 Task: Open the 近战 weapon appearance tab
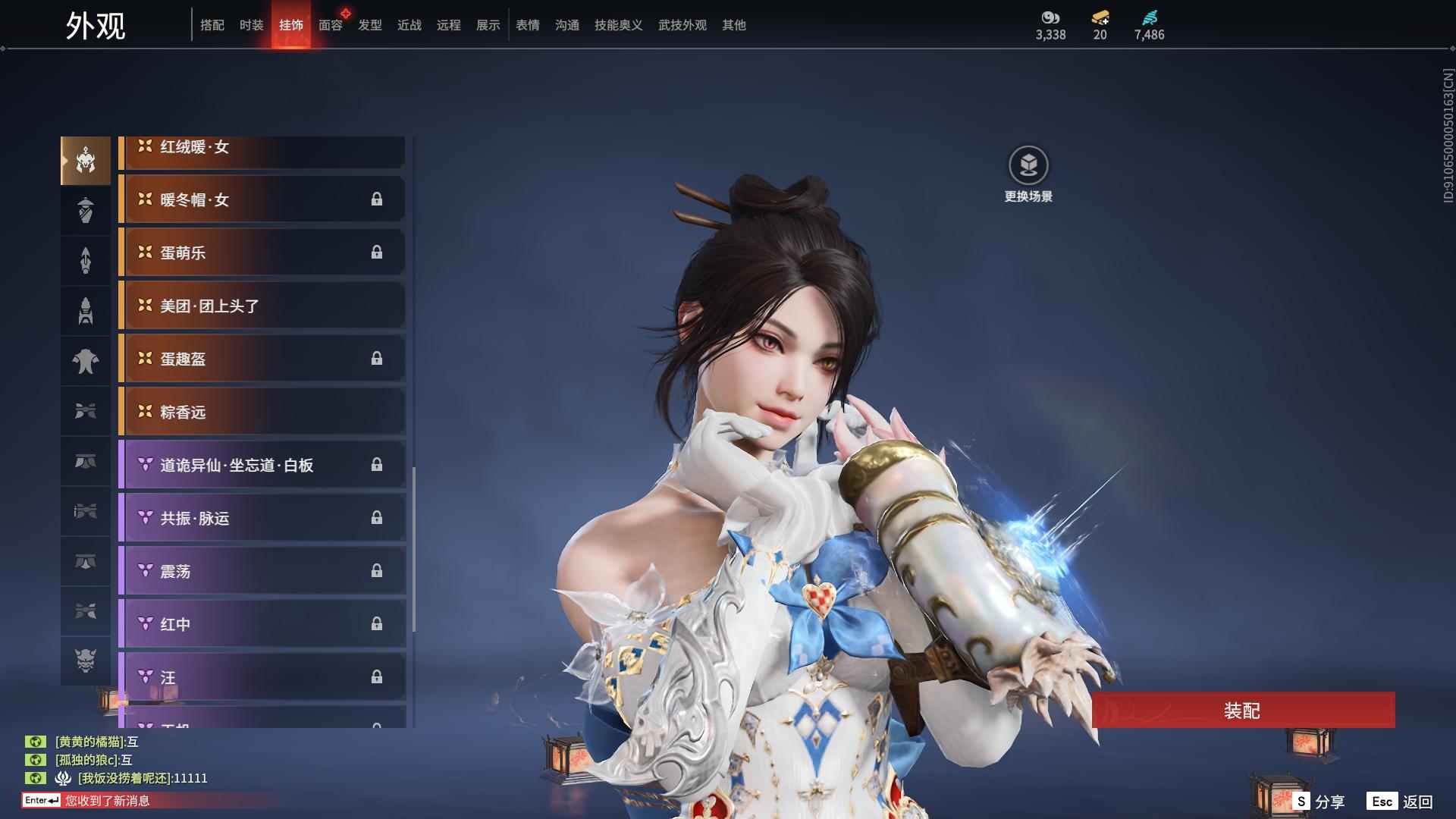[409, 25]
